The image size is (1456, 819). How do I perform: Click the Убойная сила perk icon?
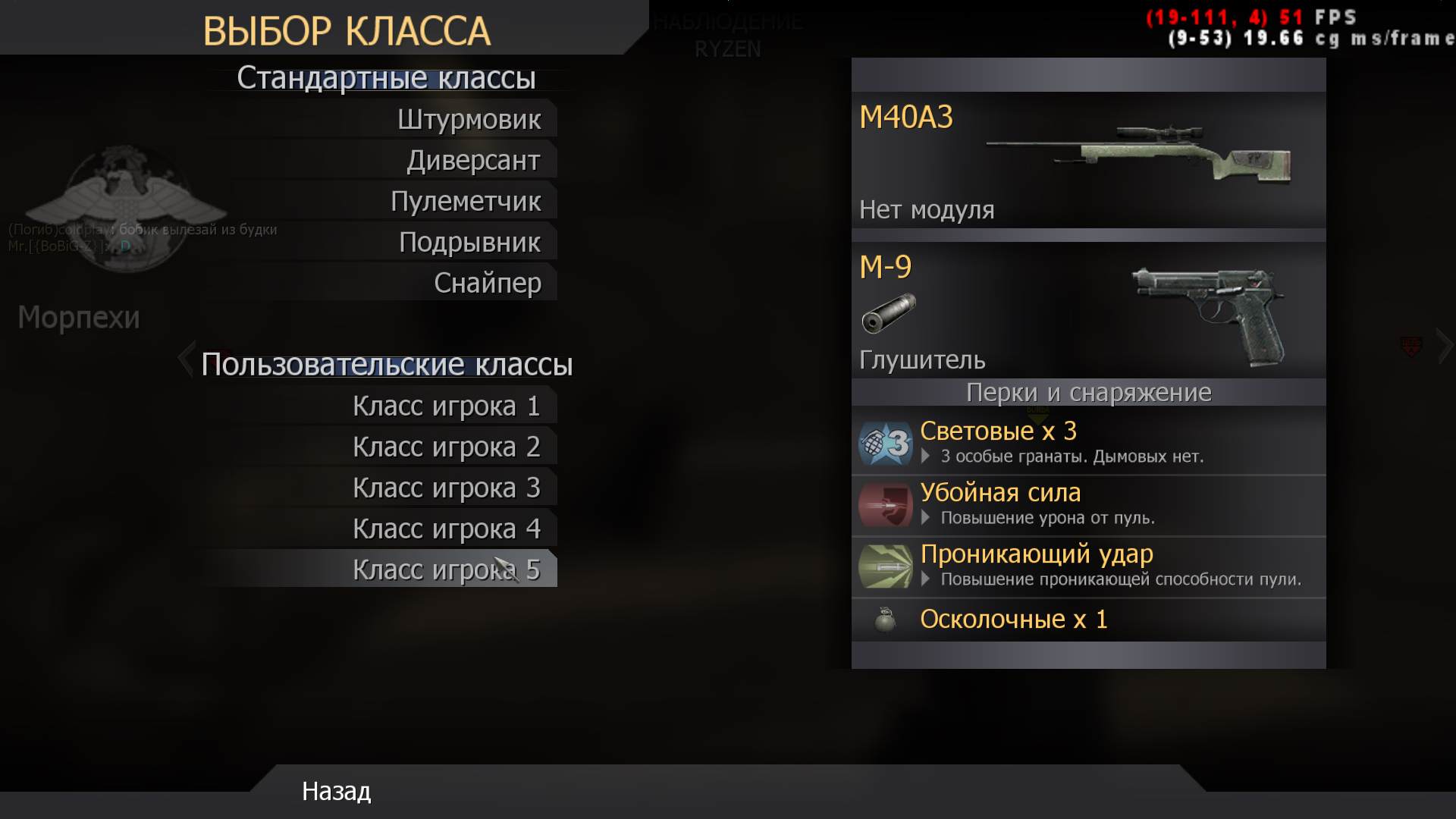tap(885, 506)
